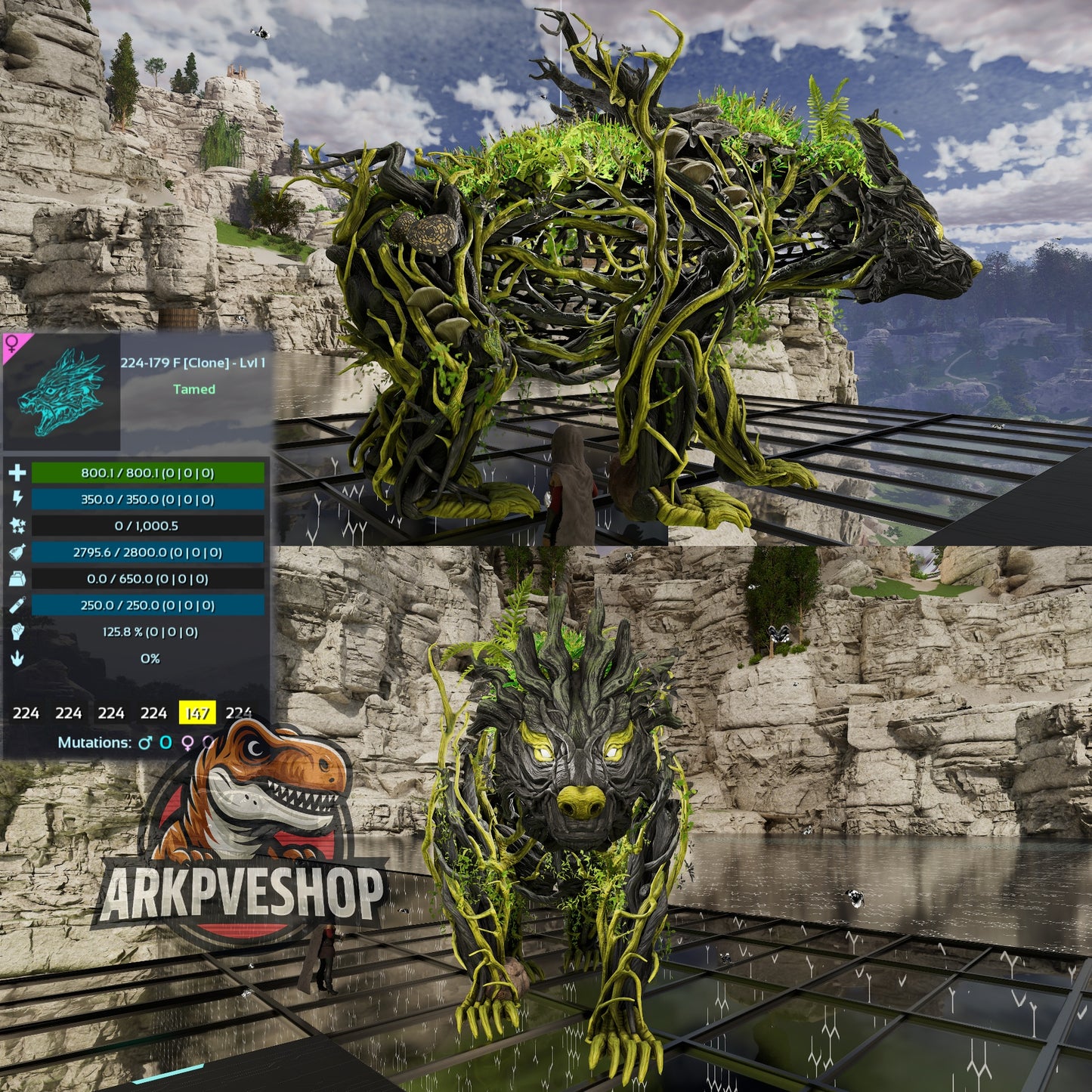
Task: Click the pink female gender symbol on panel corner
Action: (x=14, y=344)
